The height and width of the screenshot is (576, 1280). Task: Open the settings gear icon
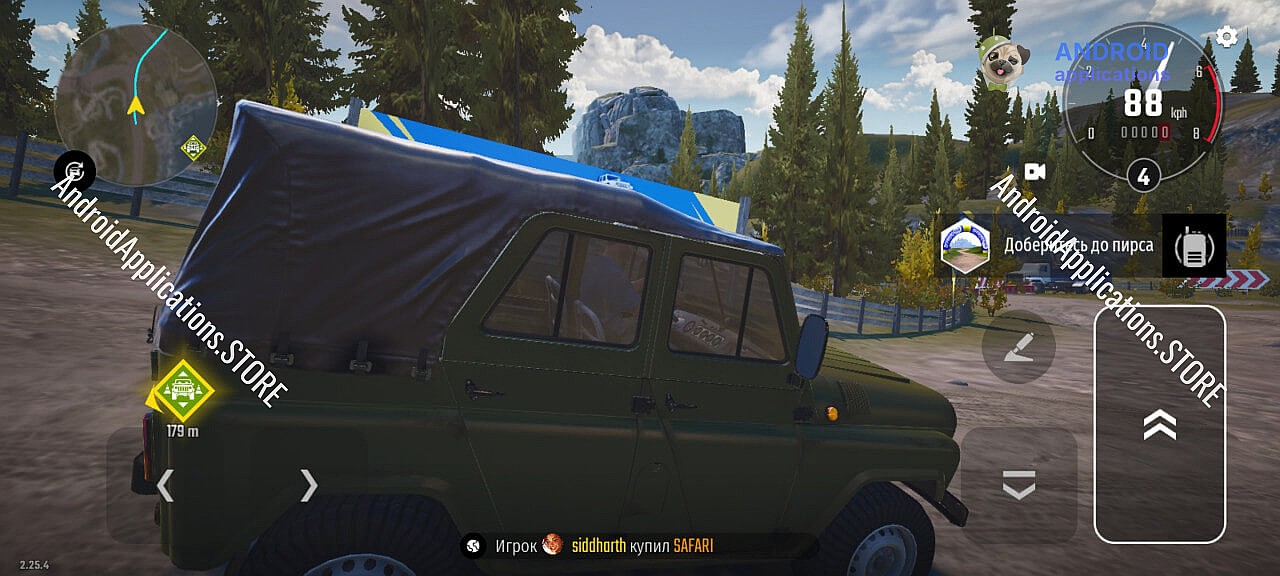tap(1226, 38)
